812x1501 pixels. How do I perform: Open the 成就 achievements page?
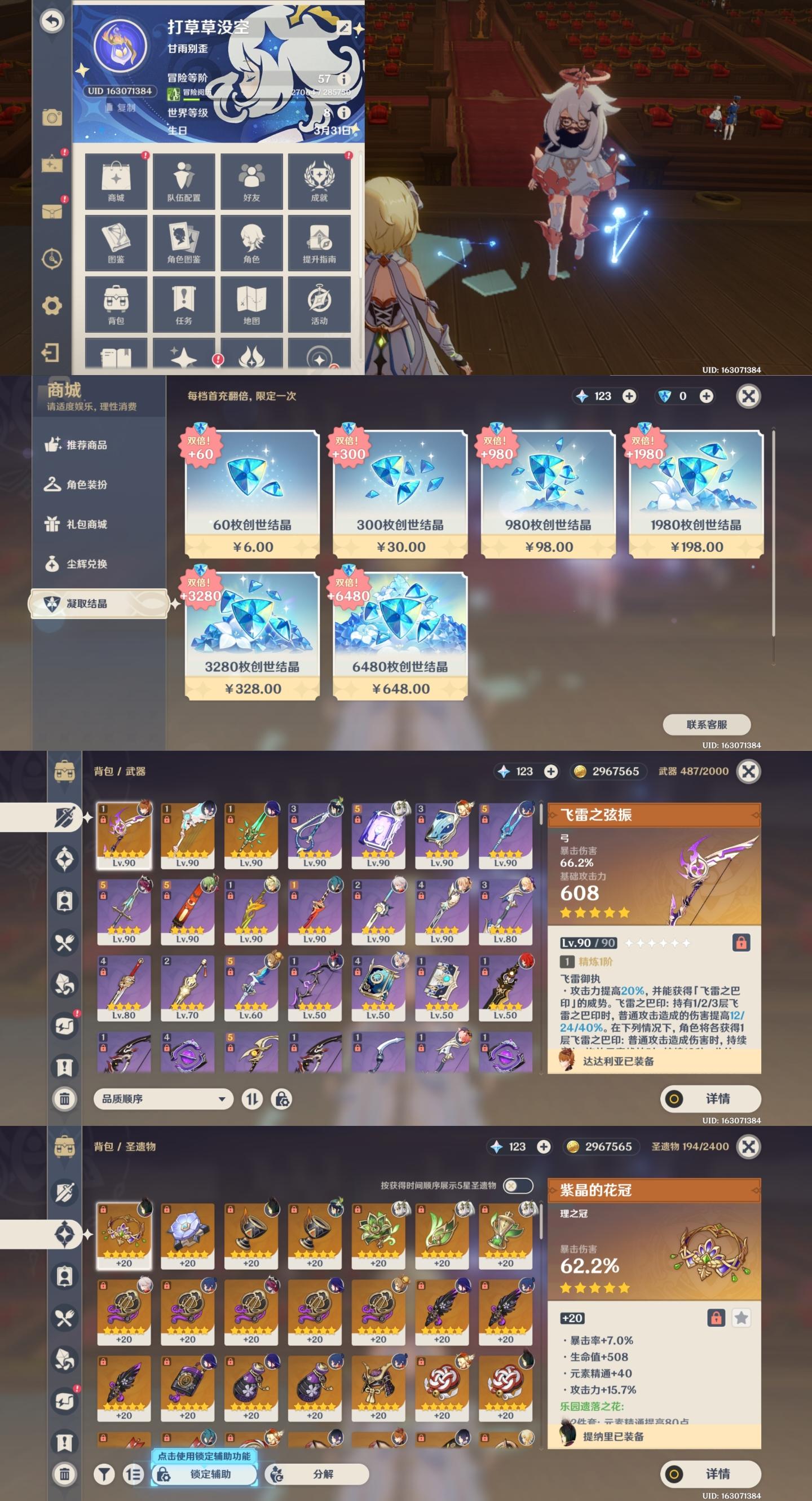click(x=319, y=181)
